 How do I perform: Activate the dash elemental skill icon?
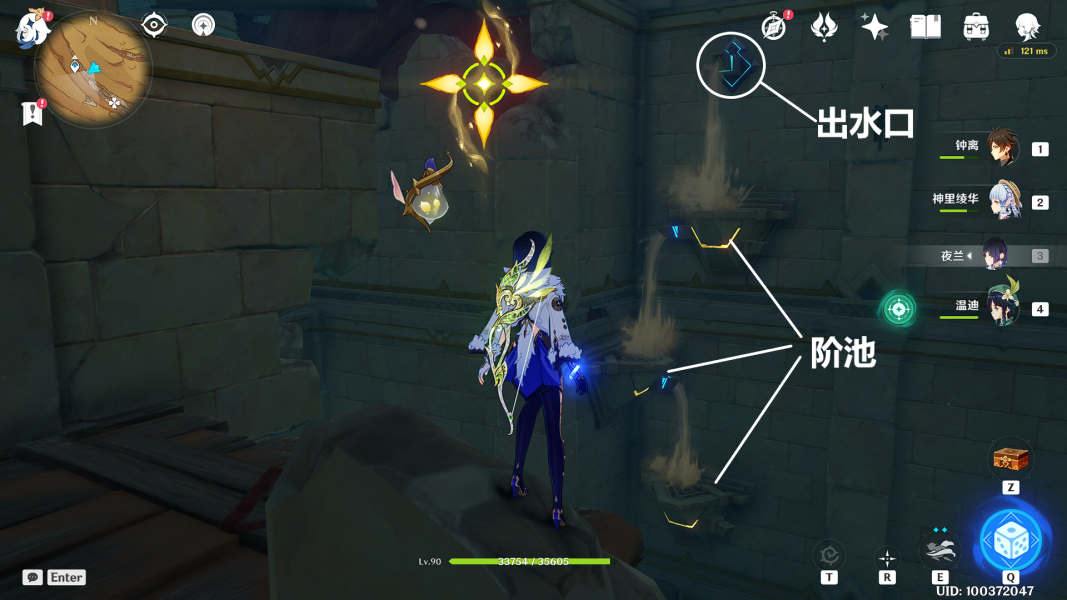coord(939,549)
